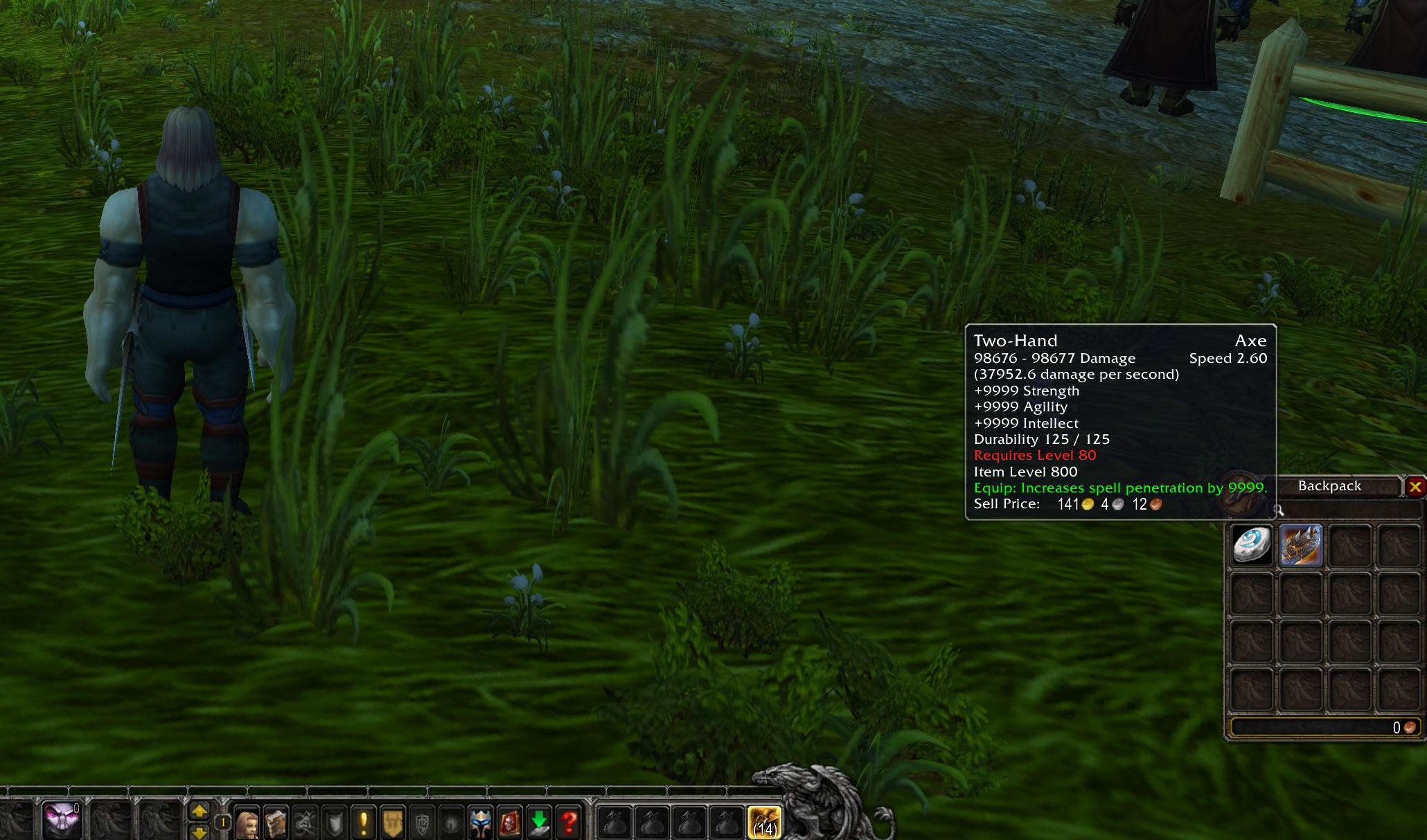The width and height of the screenshot is (1427, 840).
Task: Open the PvP panel helmet icon
Action: point(480,821)
